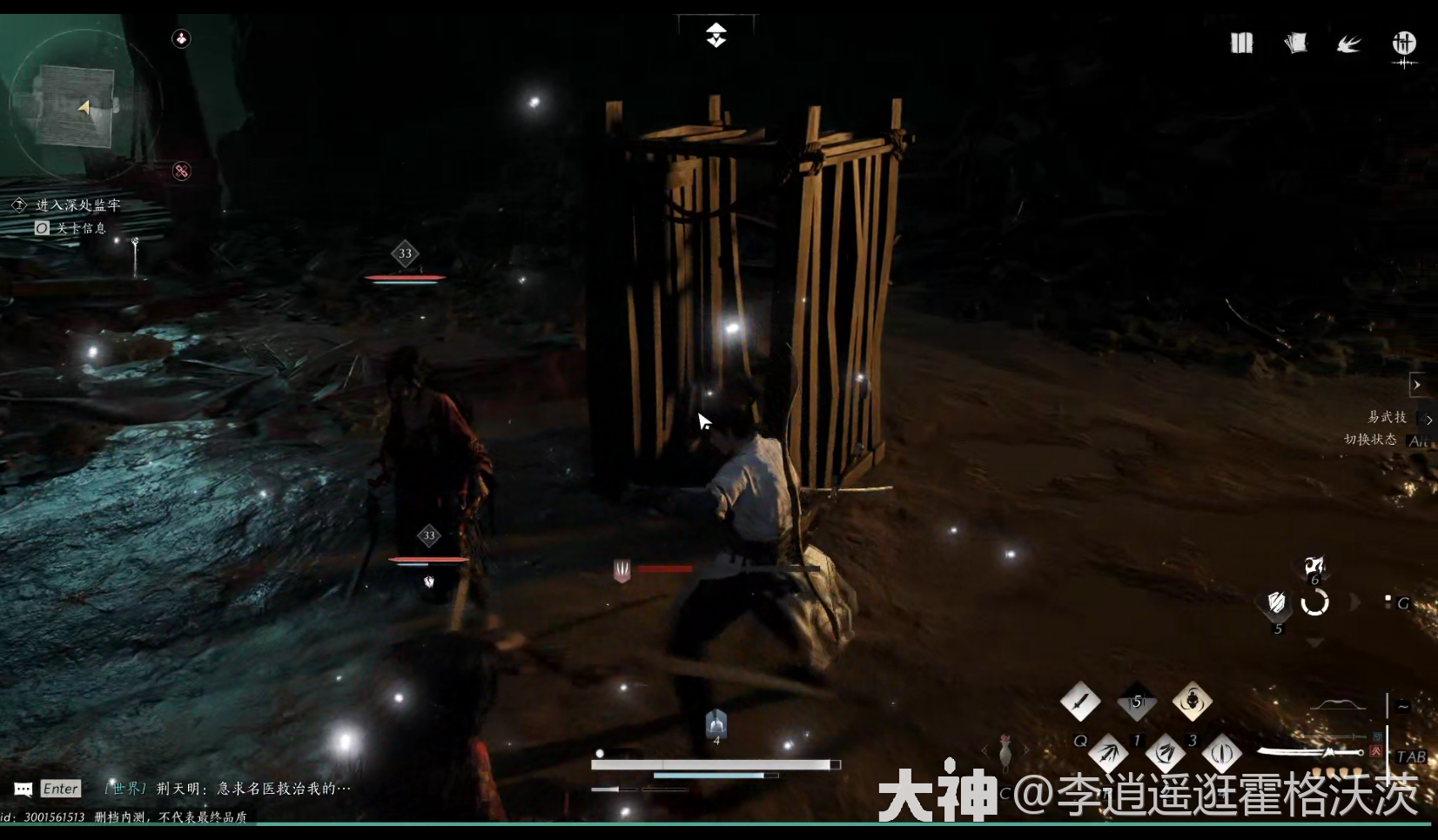The width and height of the screenshot is (1438, 840).
Task: Click the minimap in the top-left corner
Action: [87, 104]
